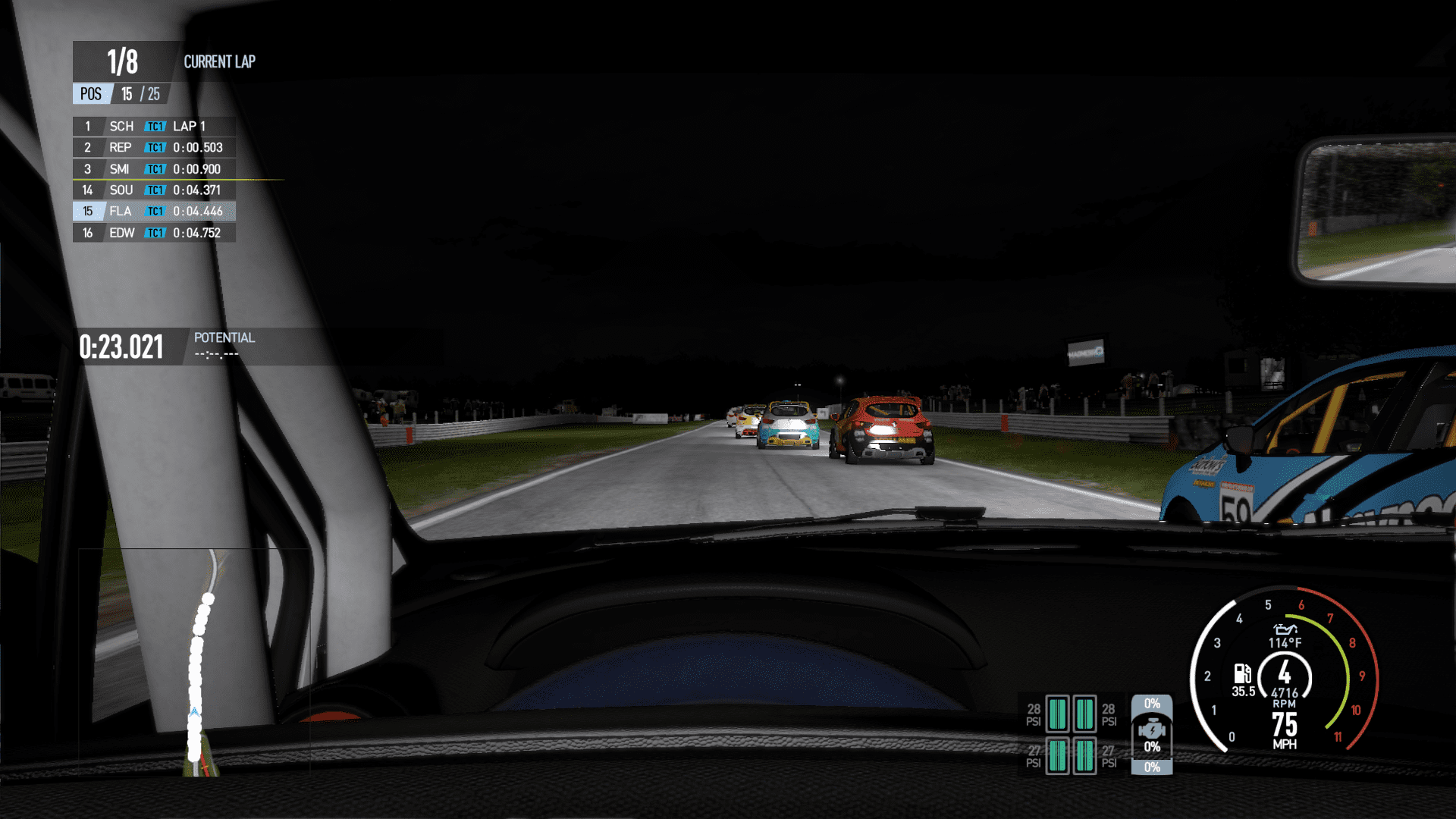Select the fuel pump icon showing 35.5
Image resolution: width=1456 pixels, height=819 pixels.
pyautogui.click(x=1242, y=675)
